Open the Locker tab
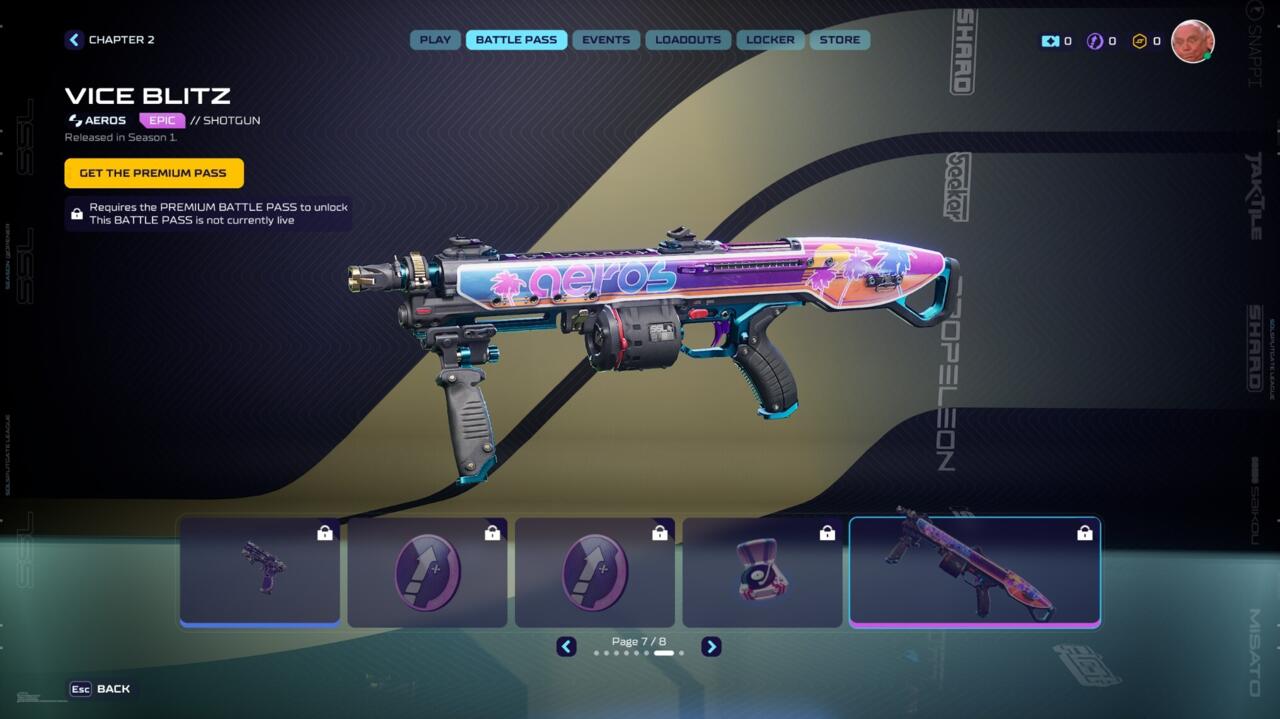 click(770, 40)
